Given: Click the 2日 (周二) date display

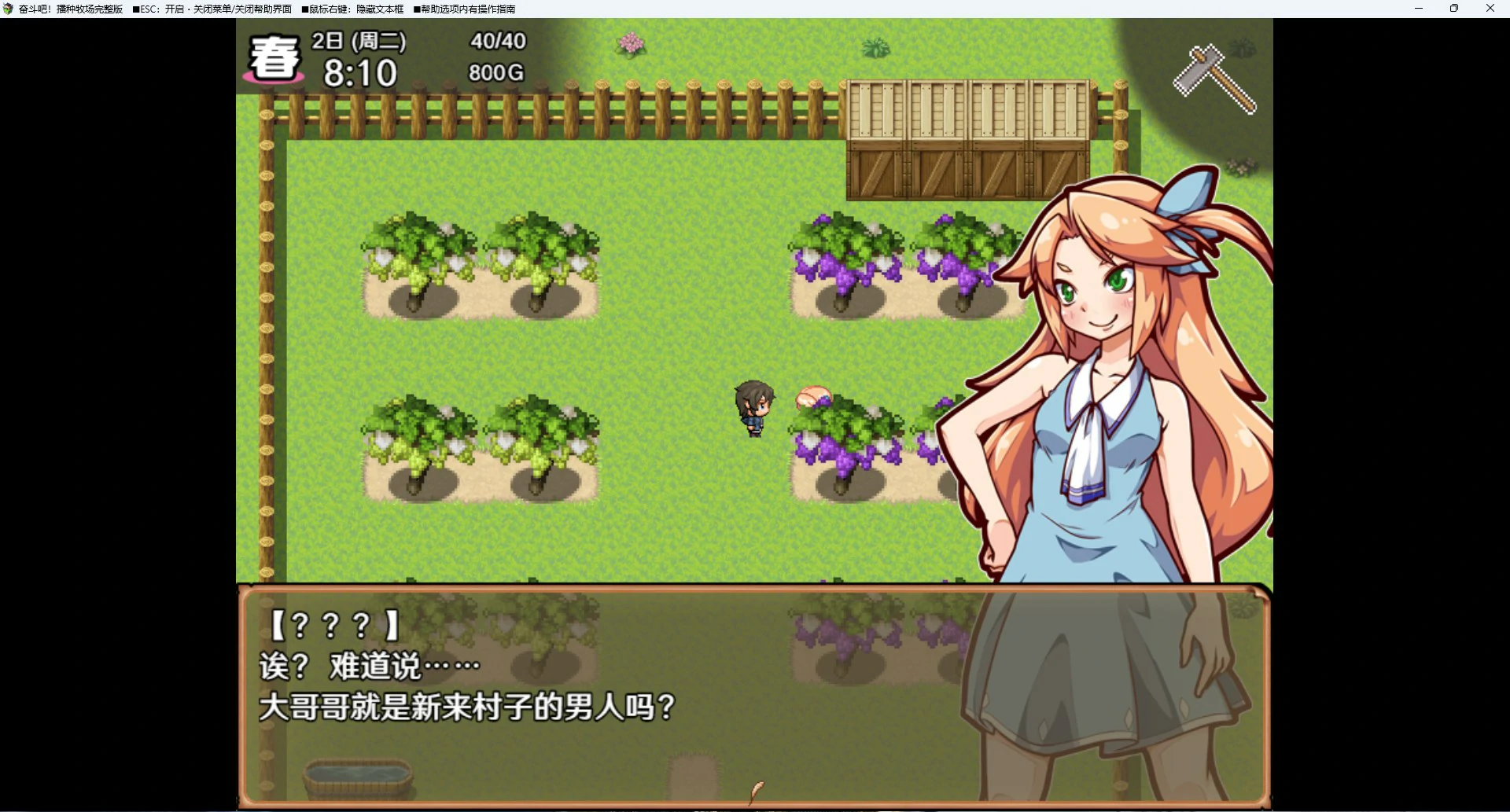Looking at the screenshot, I should (x=359, y=41).
